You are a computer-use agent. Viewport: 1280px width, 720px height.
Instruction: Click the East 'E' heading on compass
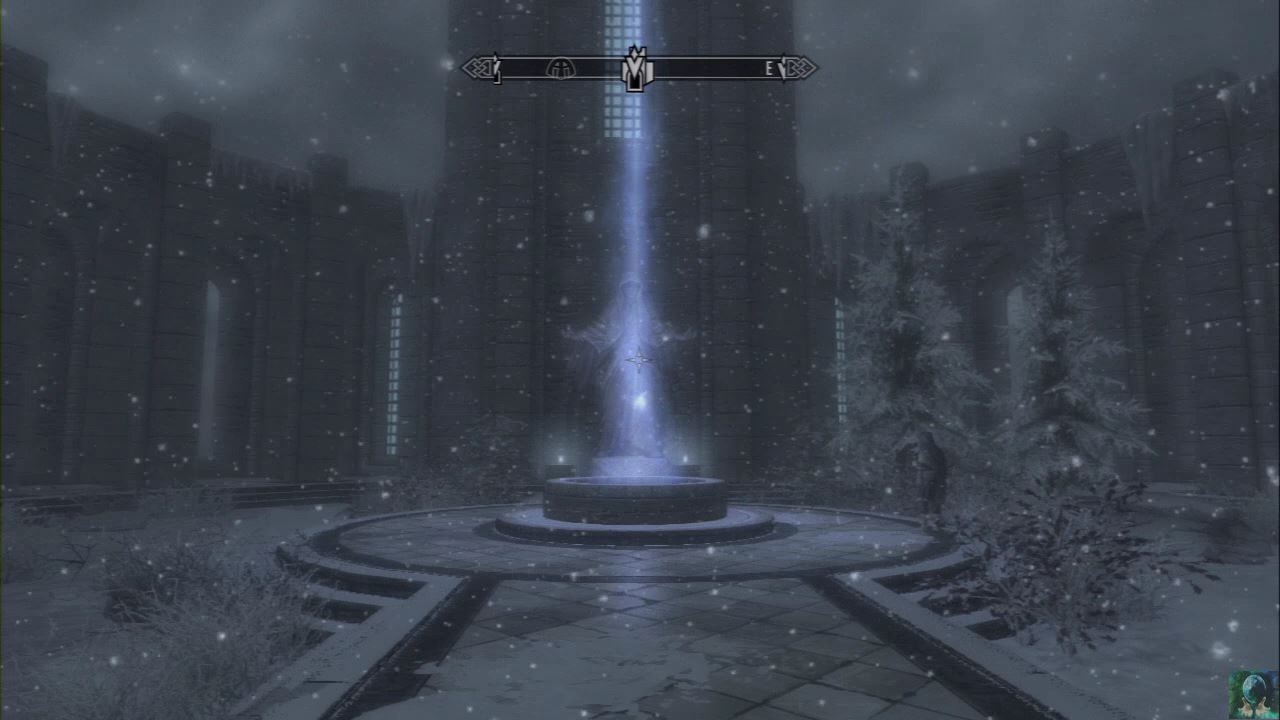click(770, 68)
